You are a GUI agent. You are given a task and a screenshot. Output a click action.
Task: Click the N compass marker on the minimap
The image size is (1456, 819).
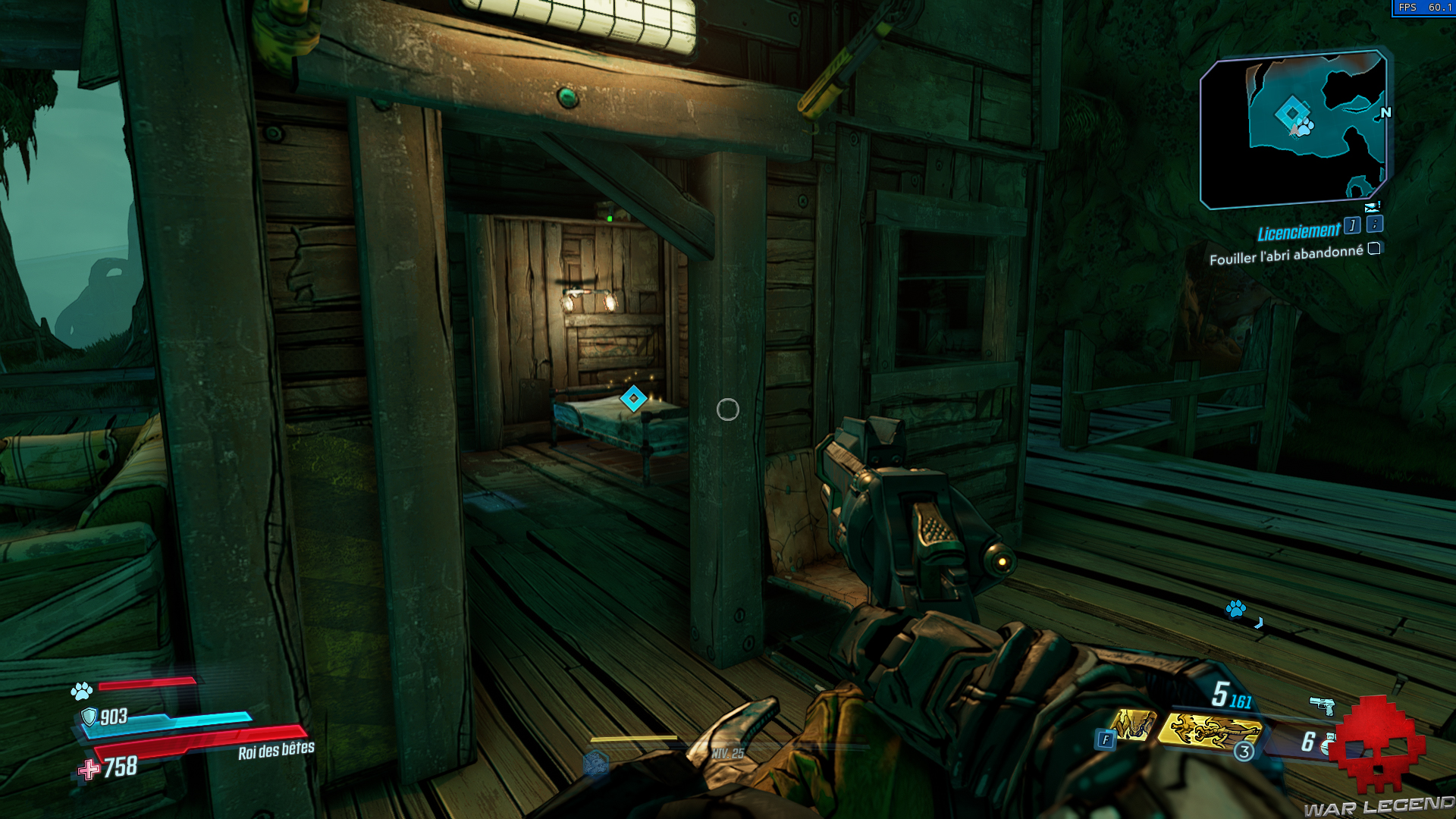(1385, 114)
